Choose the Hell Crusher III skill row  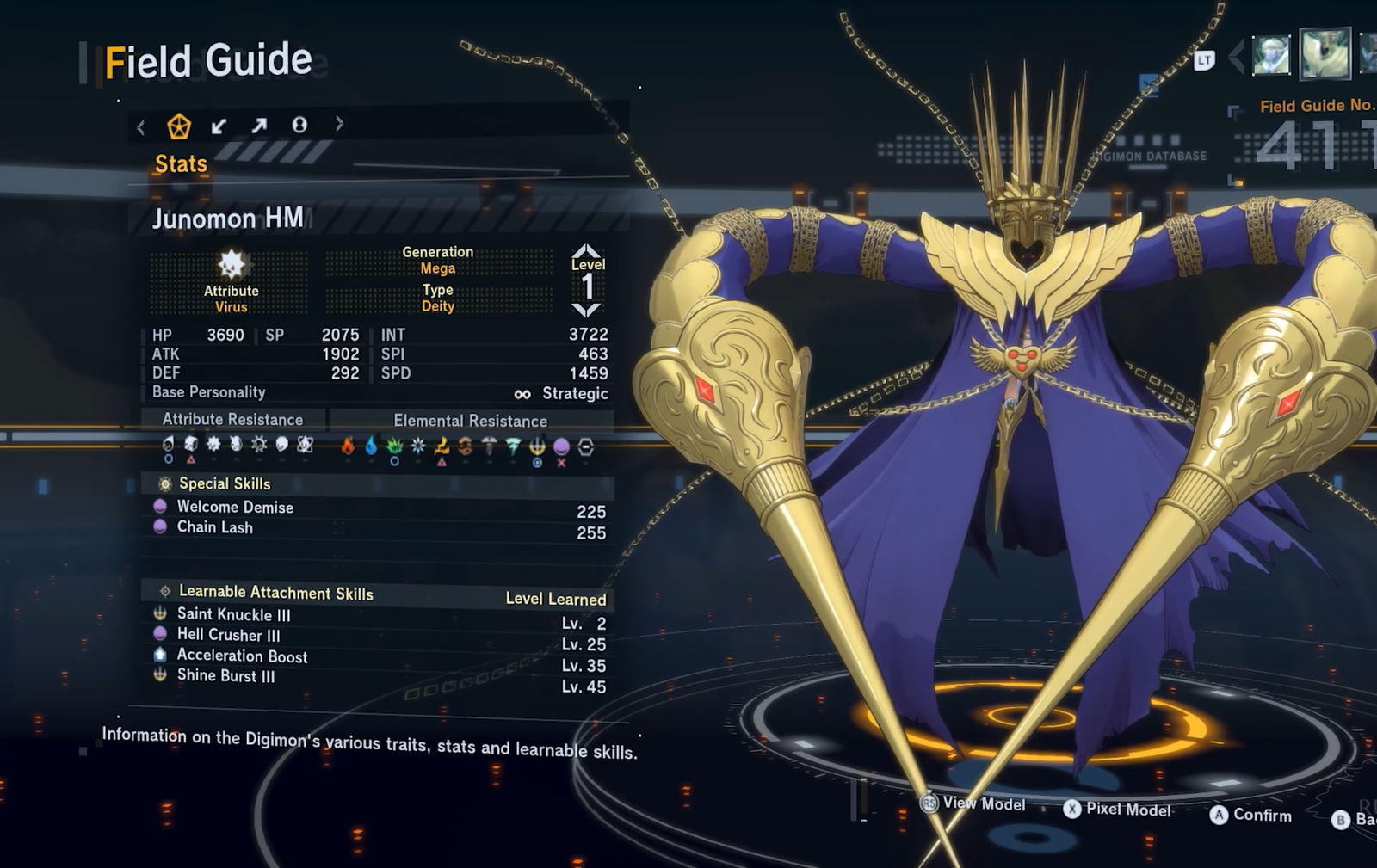(228, 635)
